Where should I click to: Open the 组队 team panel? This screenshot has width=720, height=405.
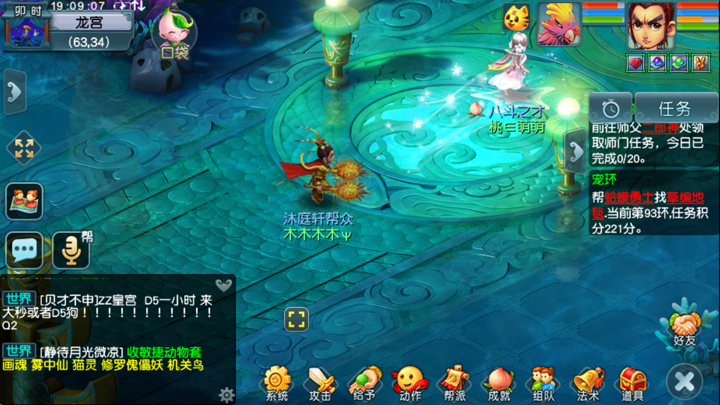(x=543, y=381)
